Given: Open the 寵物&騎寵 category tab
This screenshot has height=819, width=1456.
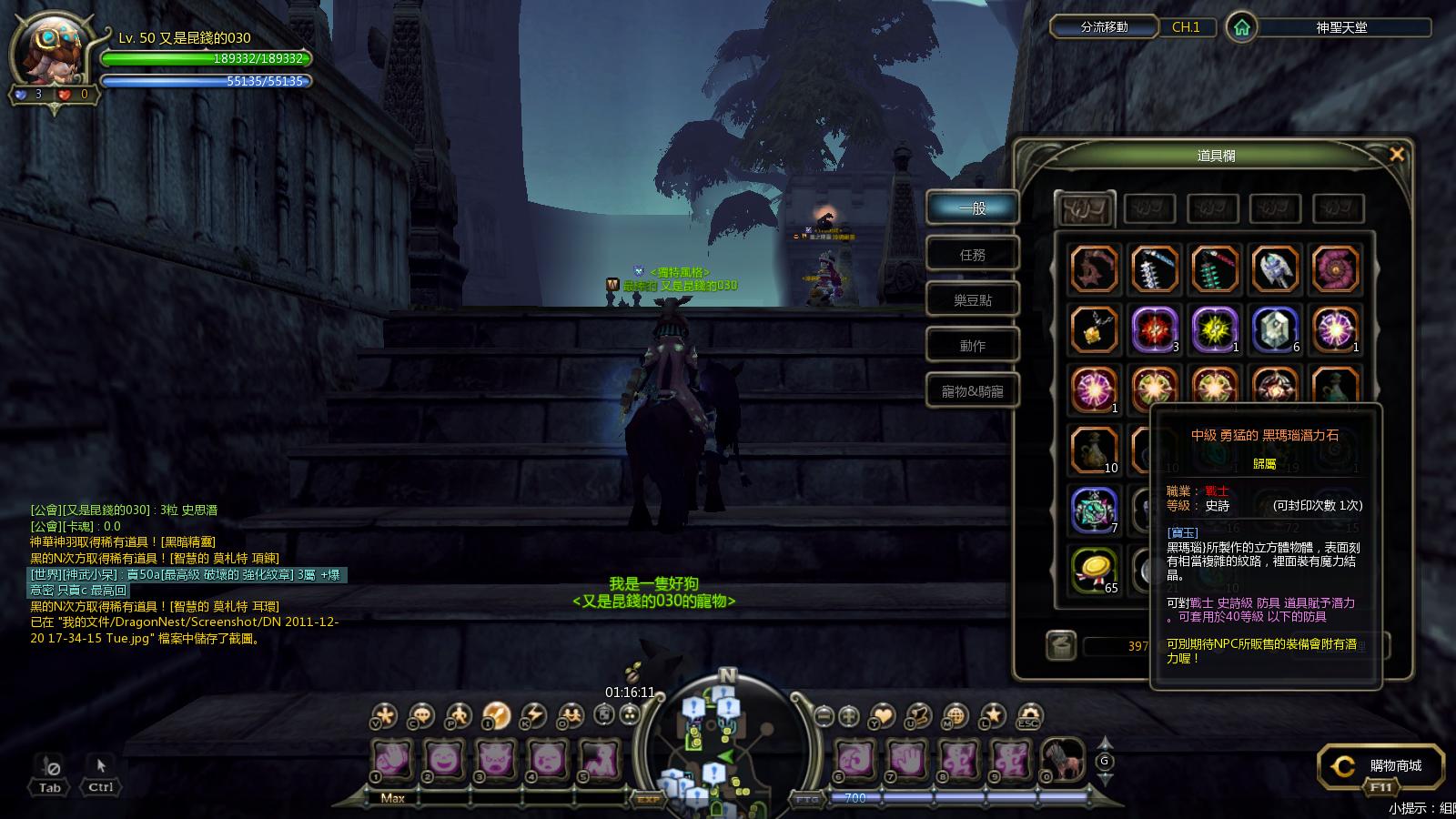Looking at the screenshot, I should 972,391.
